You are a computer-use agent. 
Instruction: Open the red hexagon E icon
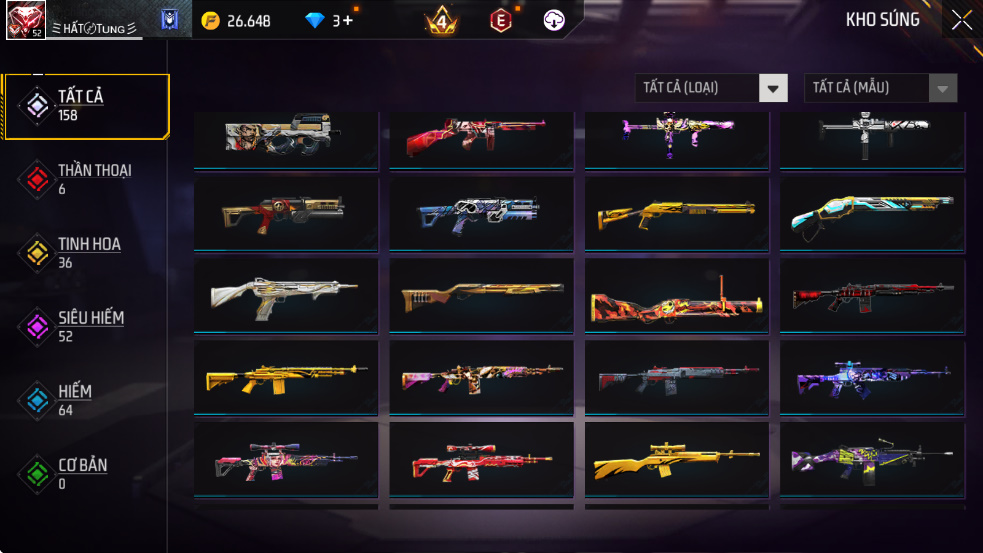point(501,20)
